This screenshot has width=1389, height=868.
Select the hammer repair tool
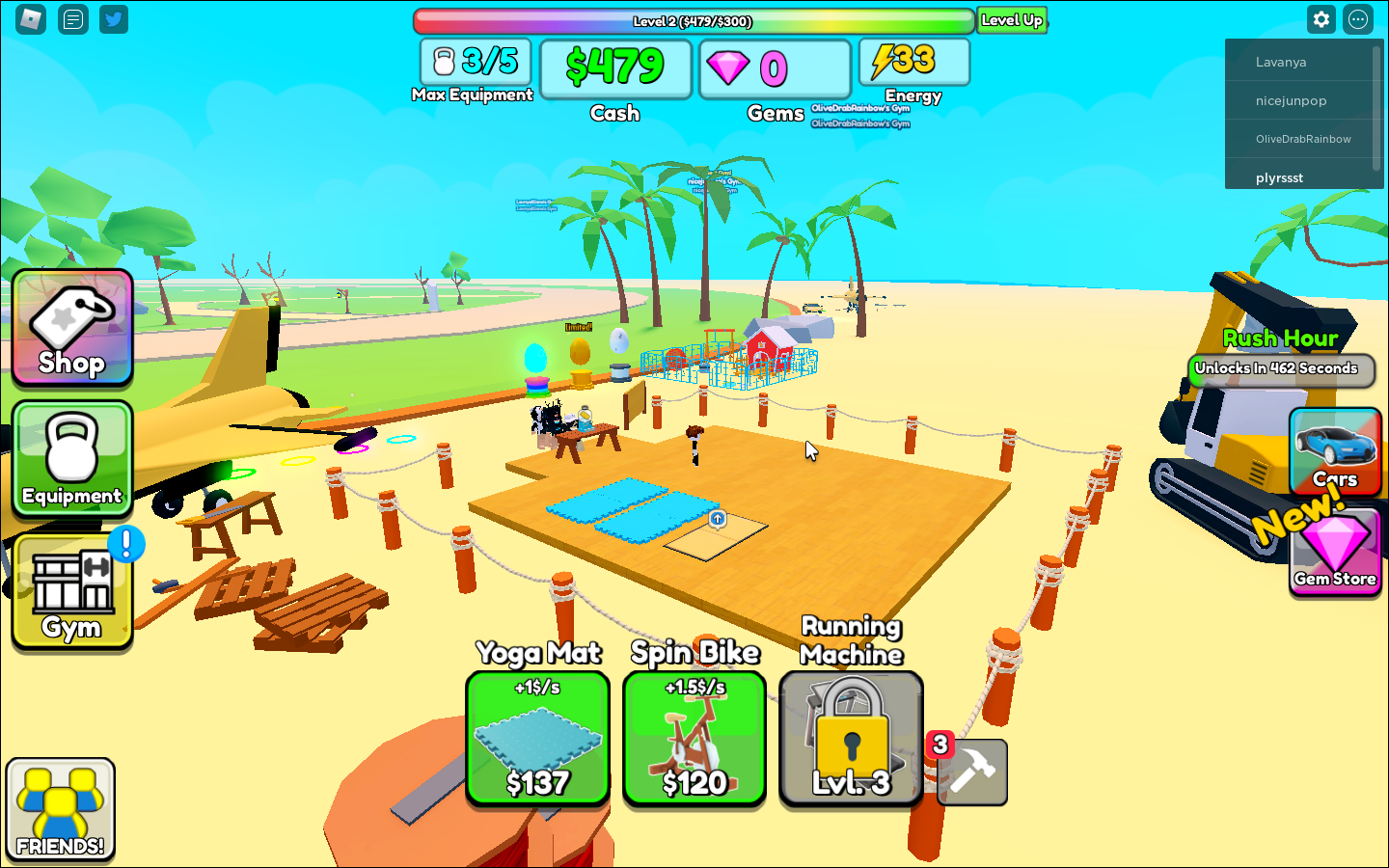[x=971, y=772]
